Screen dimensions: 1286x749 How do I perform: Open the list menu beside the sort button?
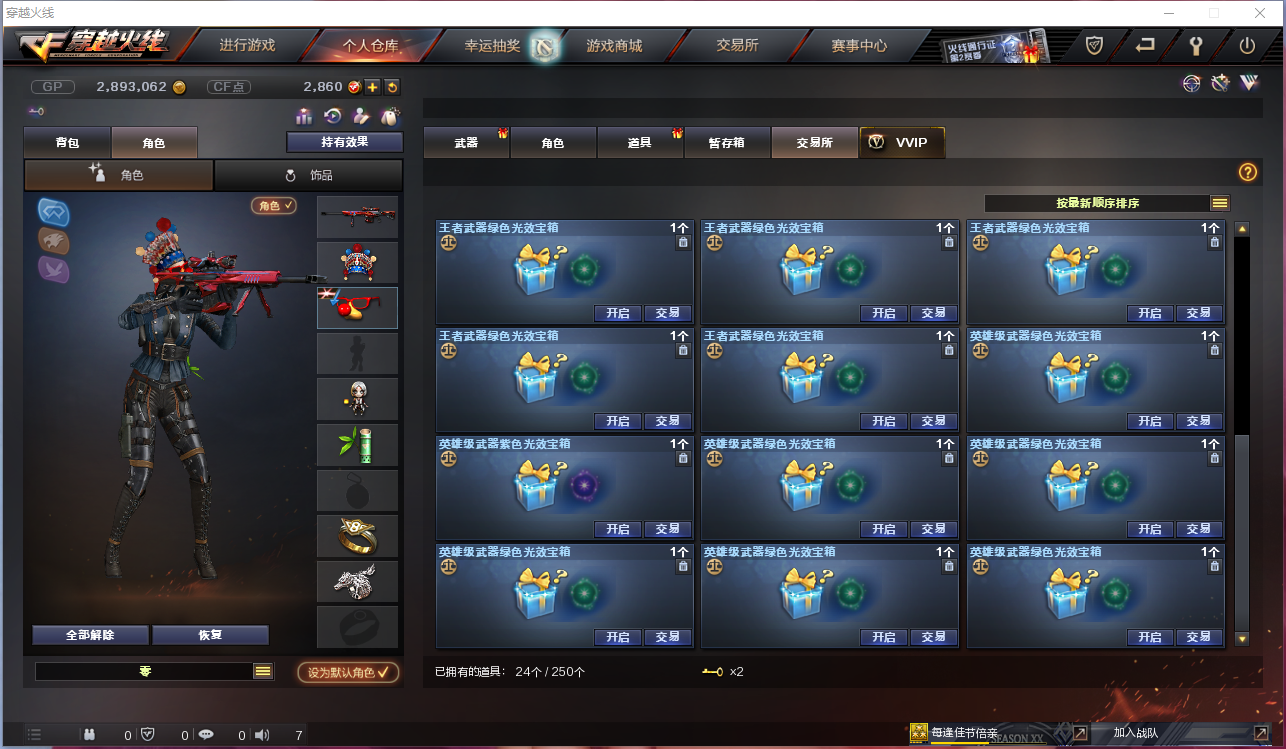click(1219, 202)
